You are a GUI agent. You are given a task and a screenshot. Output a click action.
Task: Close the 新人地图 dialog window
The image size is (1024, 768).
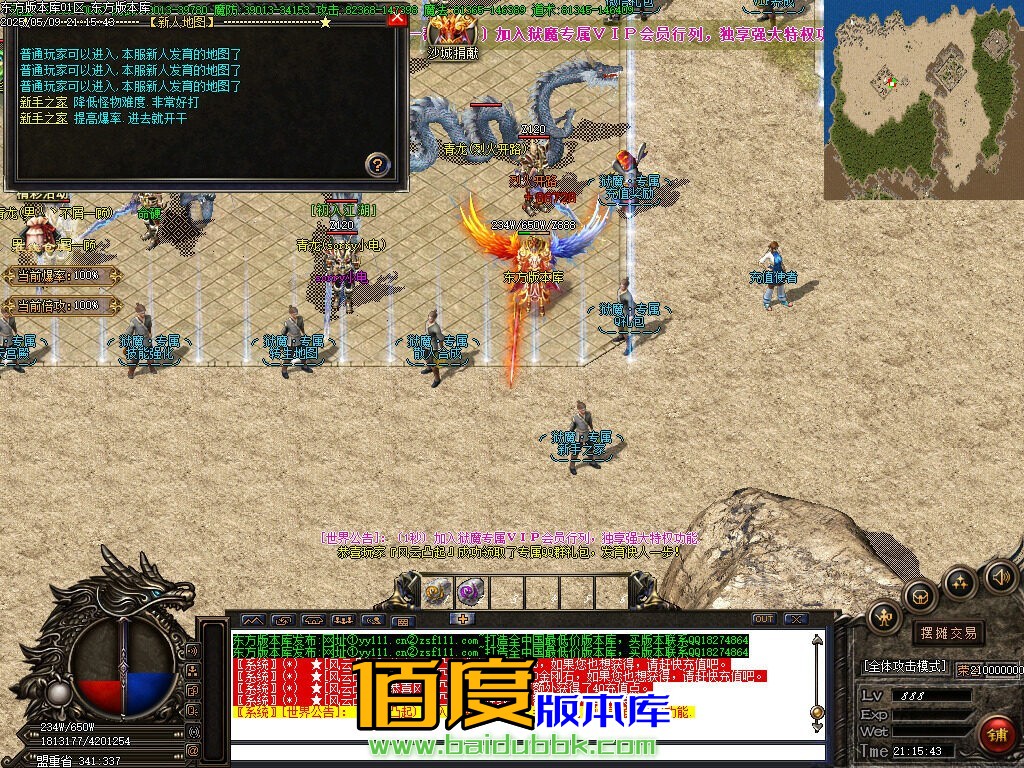(397, 18)
